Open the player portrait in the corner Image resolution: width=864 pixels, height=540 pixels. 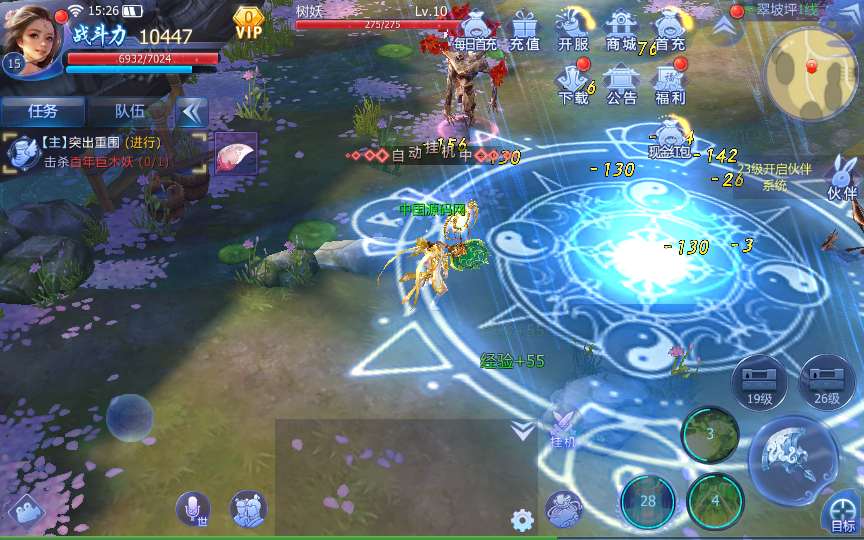click(33, 35)
